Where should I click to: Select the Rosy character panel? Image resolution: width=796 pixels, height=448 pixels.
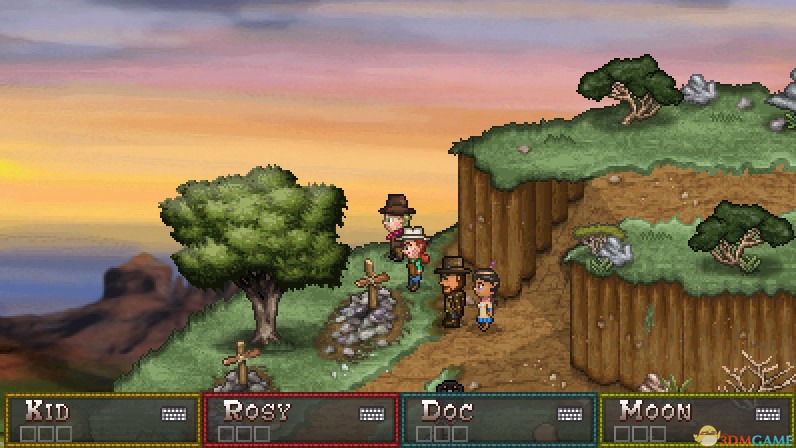[x=300, y=420]
